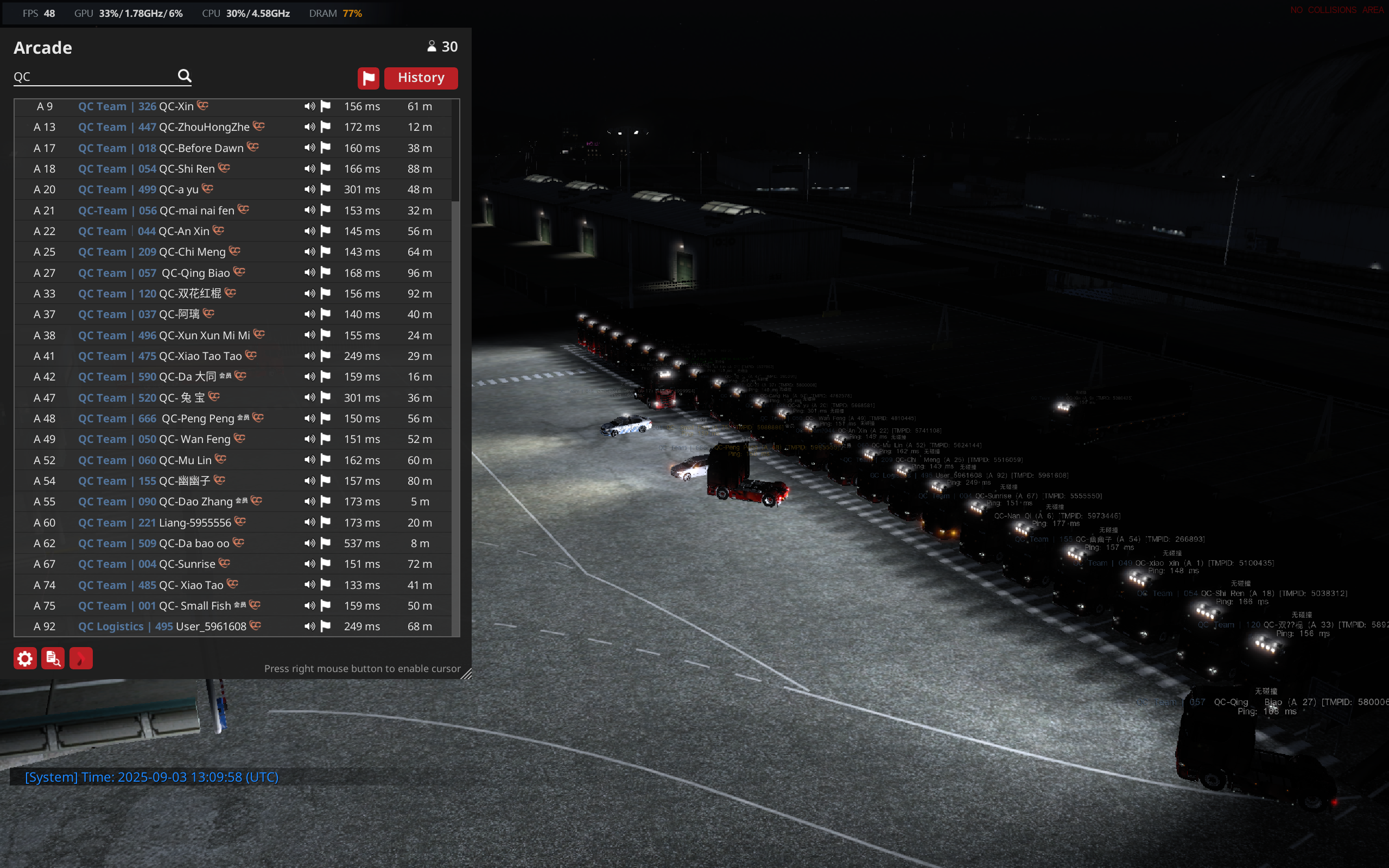Viewport: 1389px width, 868px height.
Task: Select player row 666 QC-Peng Peng
Action: (x=198, y=419)
